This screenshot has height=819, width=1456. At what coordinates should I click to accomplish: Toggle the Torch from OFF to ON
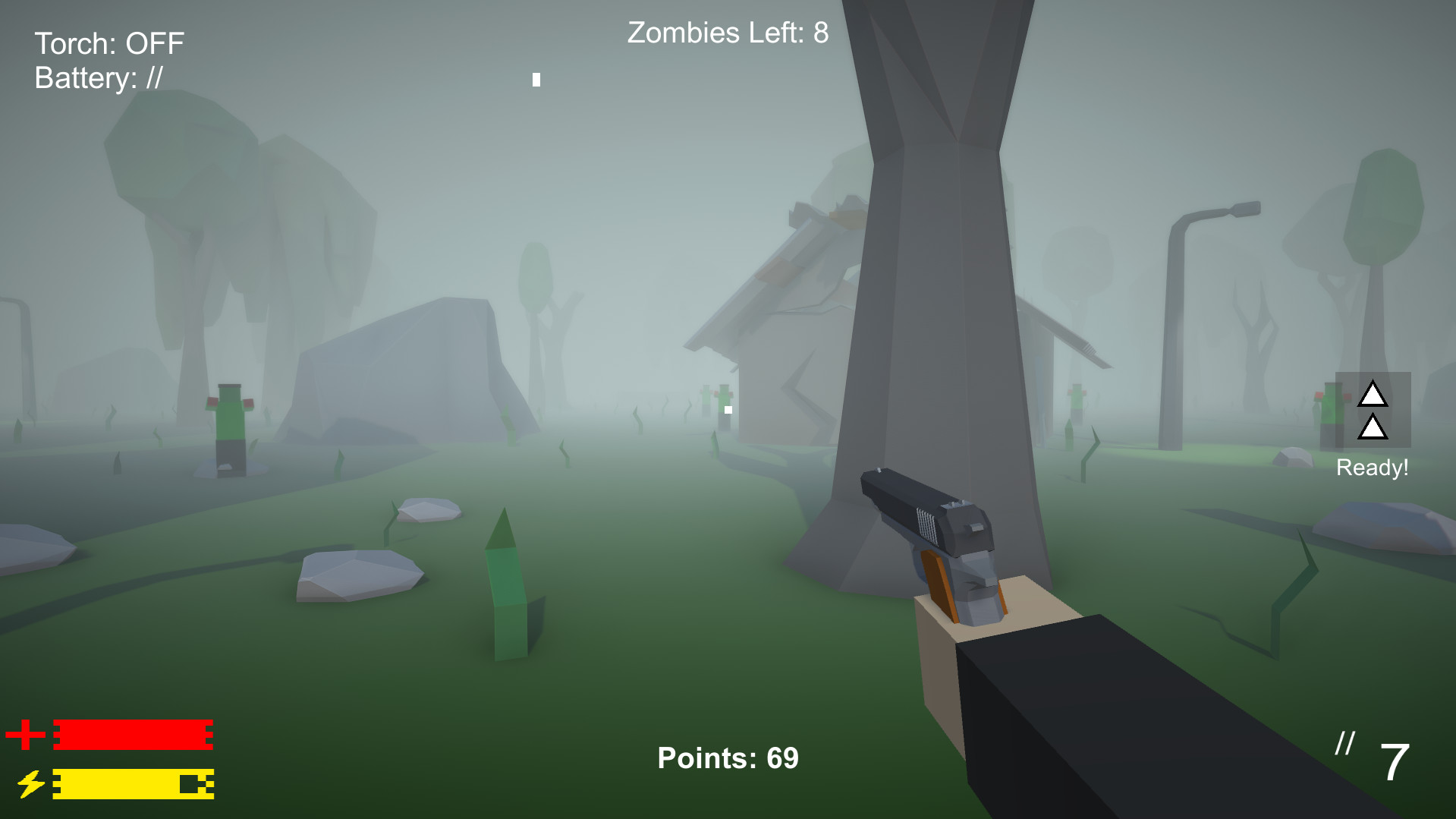[x=108, y=43]
